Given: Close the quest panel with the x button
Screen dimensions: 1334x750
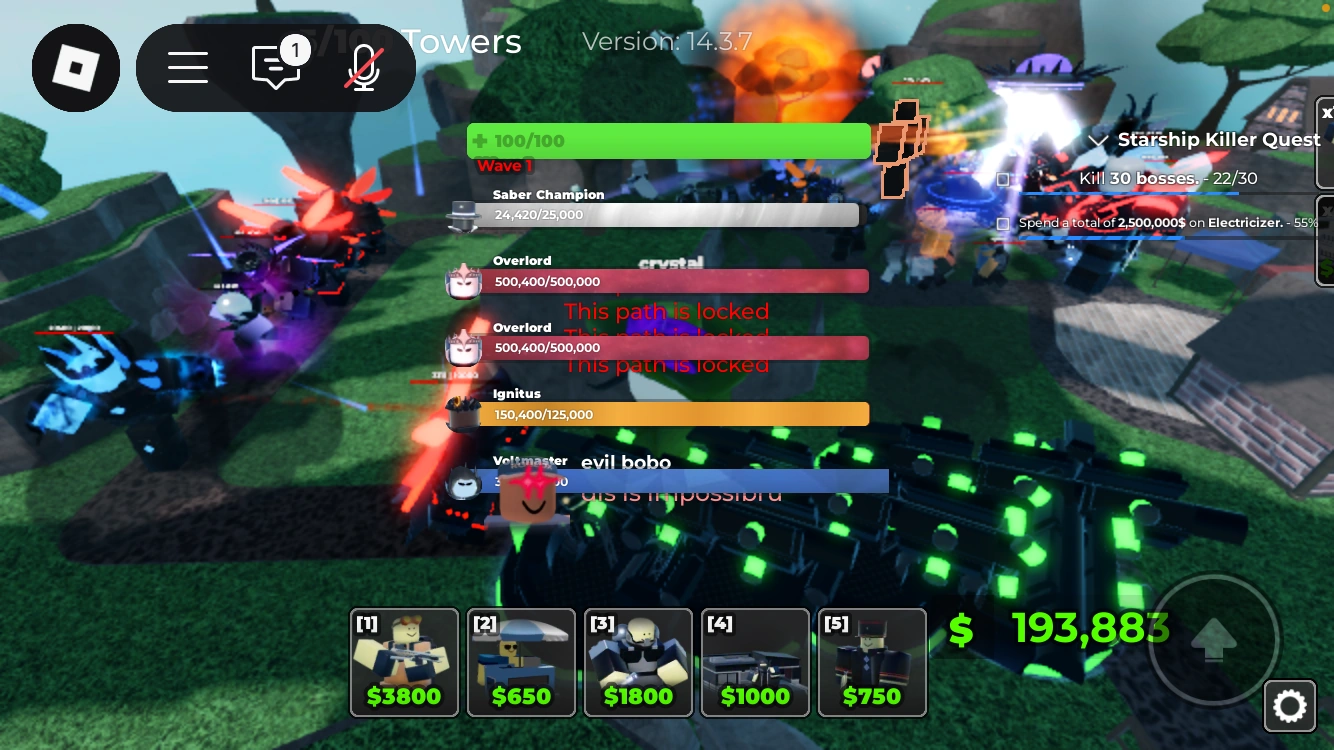Looking at the screenshot, I should pos(1326,112).
